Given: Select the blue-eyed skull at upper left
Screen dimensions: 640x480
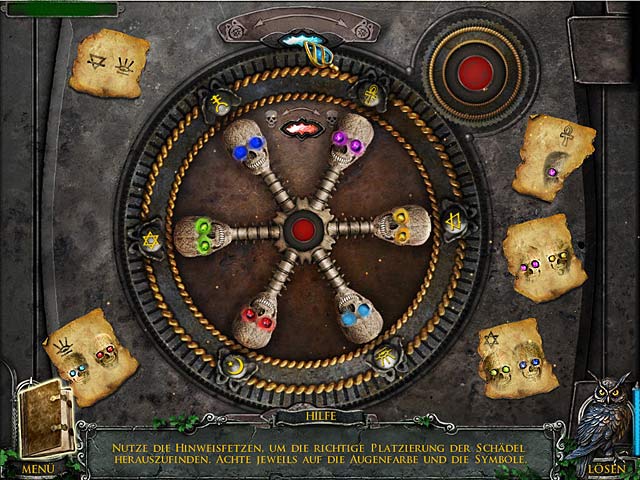Looking at the screenshot, I should point(245,148).
